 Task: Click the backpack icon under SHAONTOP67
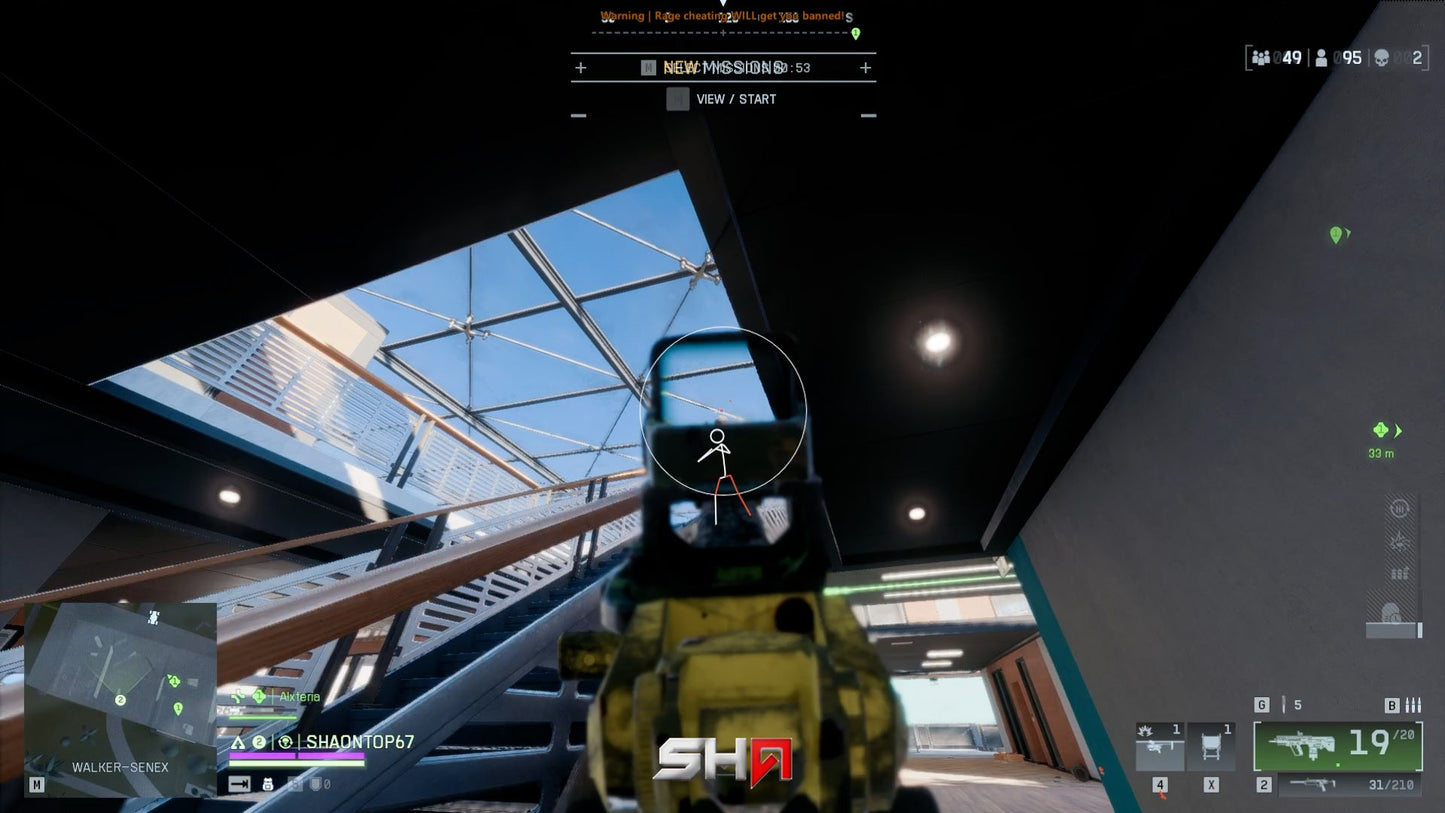click(268, 783)
